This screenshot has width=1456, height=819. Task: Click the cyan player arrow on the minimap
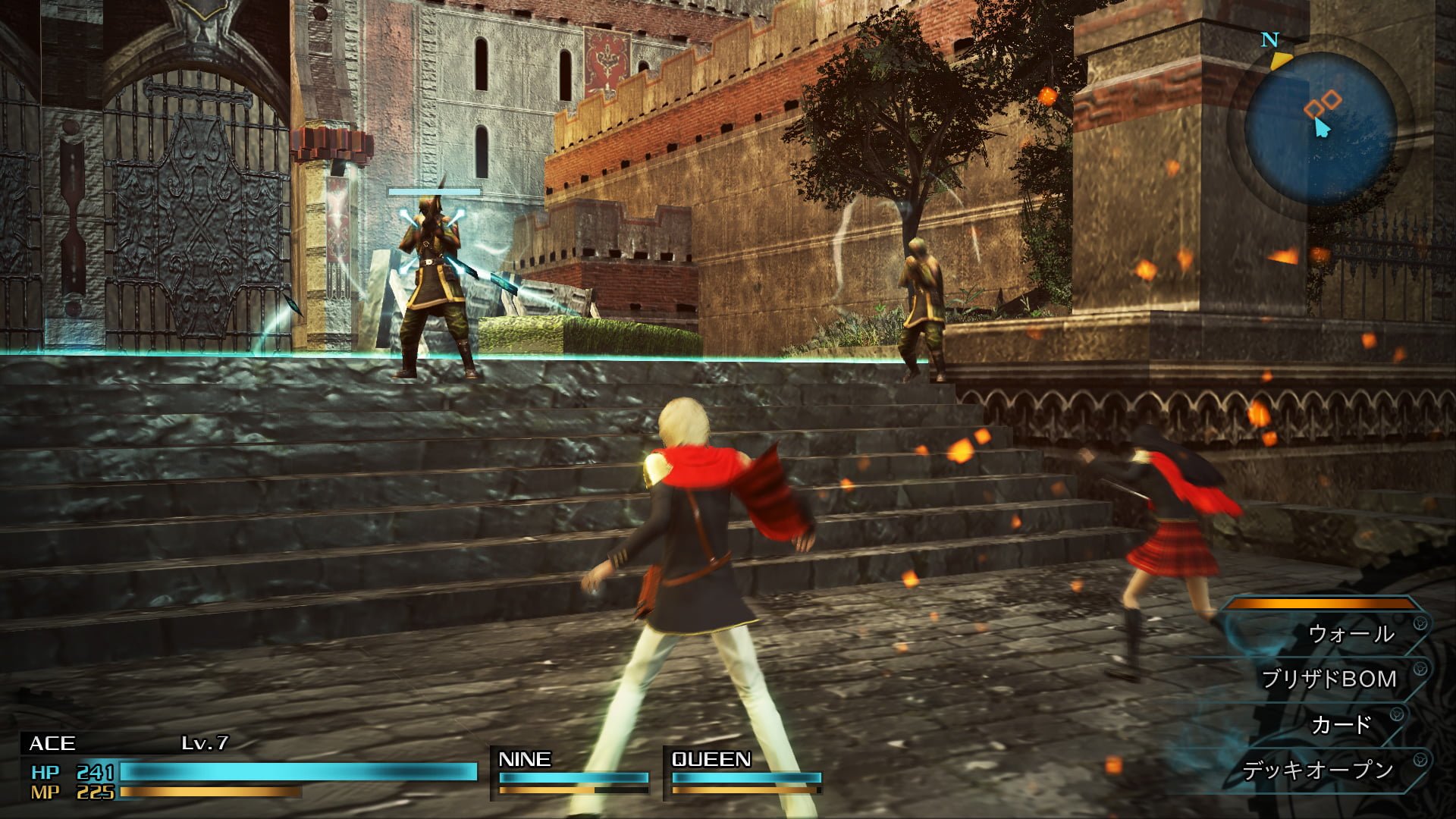pos(1322,127)
